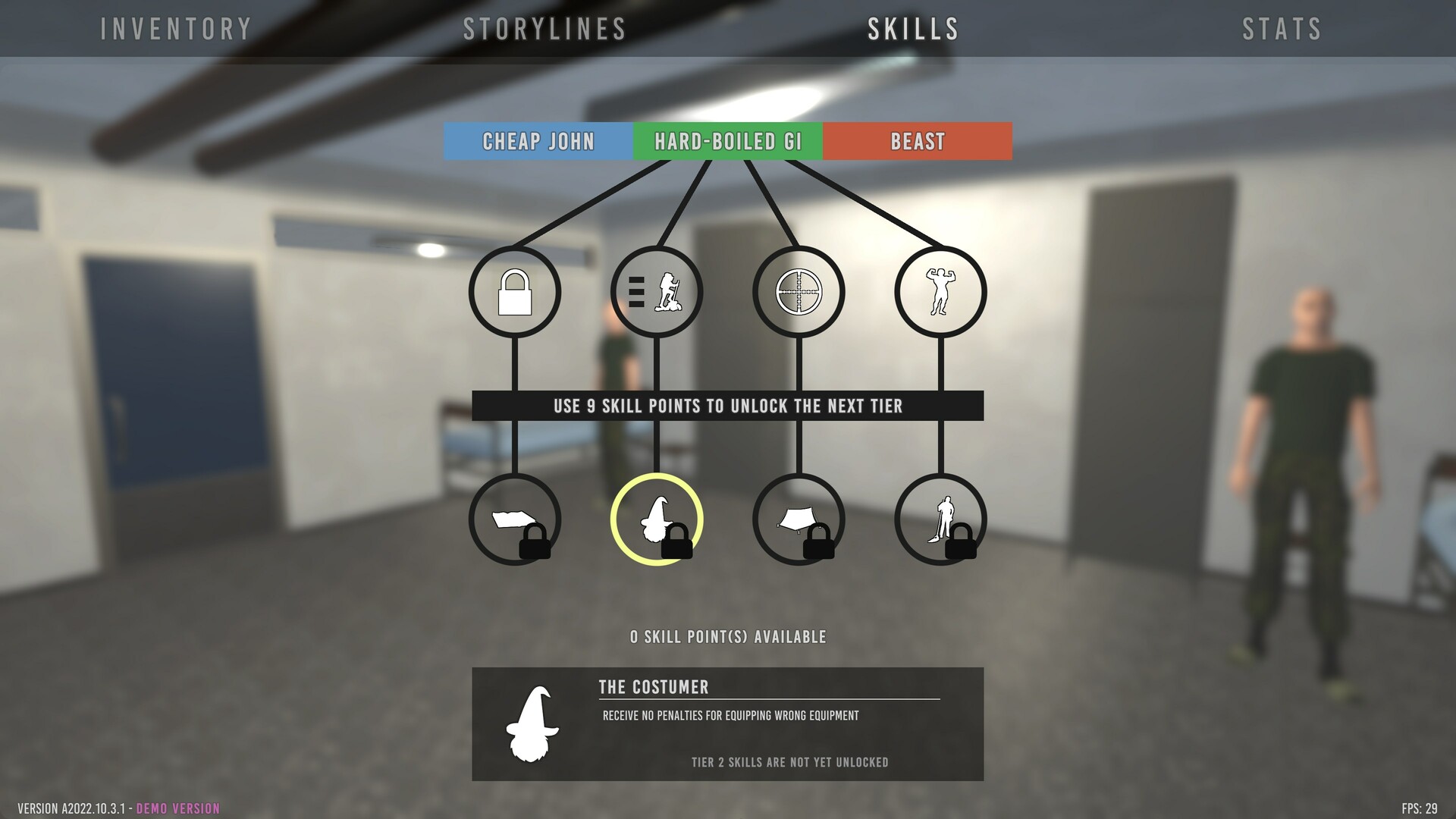The width and height of the screenshot is (1456, 819).
Task: Select the Hard-Boiled GI character tab
Action: click(x=728, y=140)
